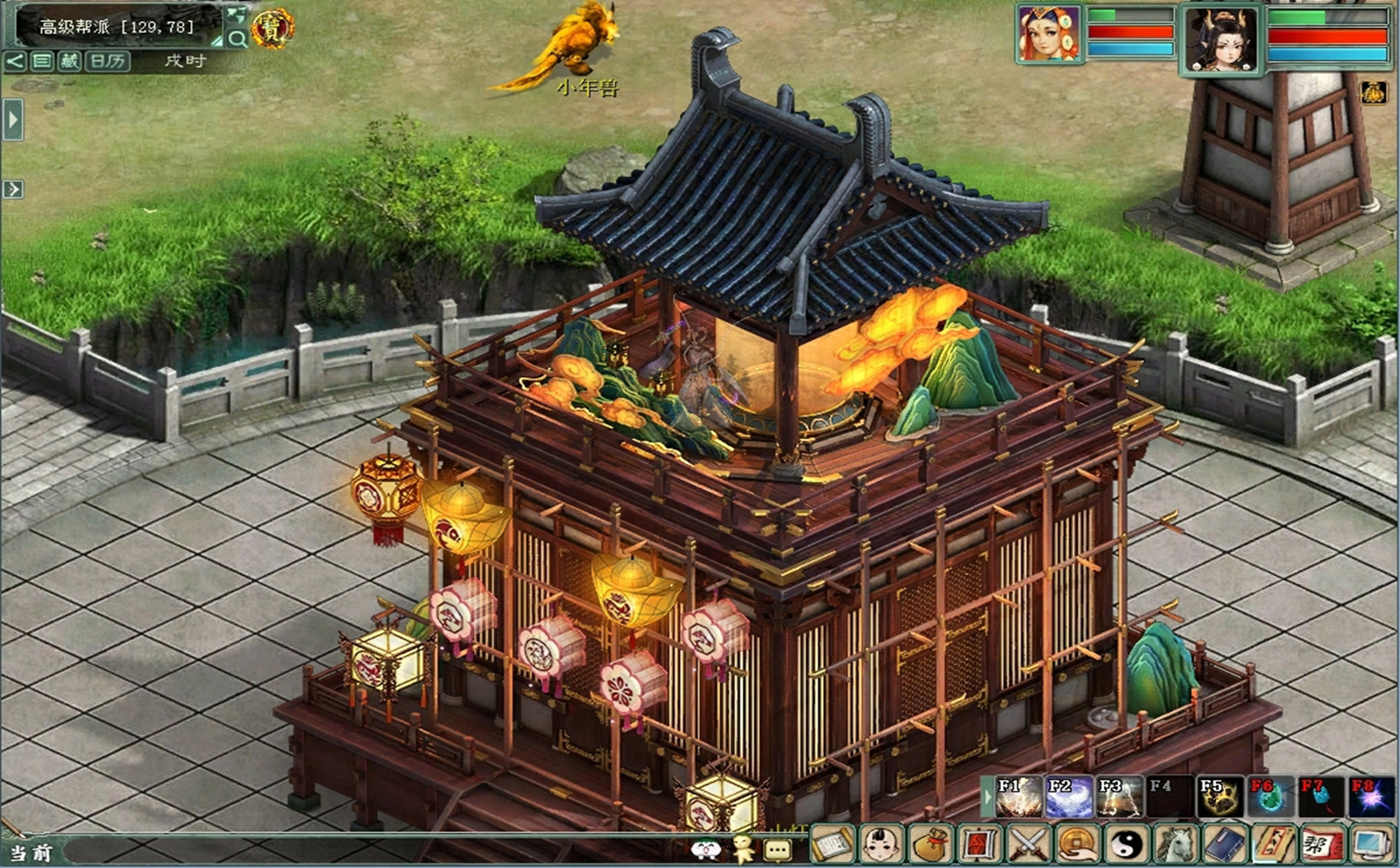Select the orange-haired pet portrait
This screenshot has height=868, width=1400.
[1048, 35]
